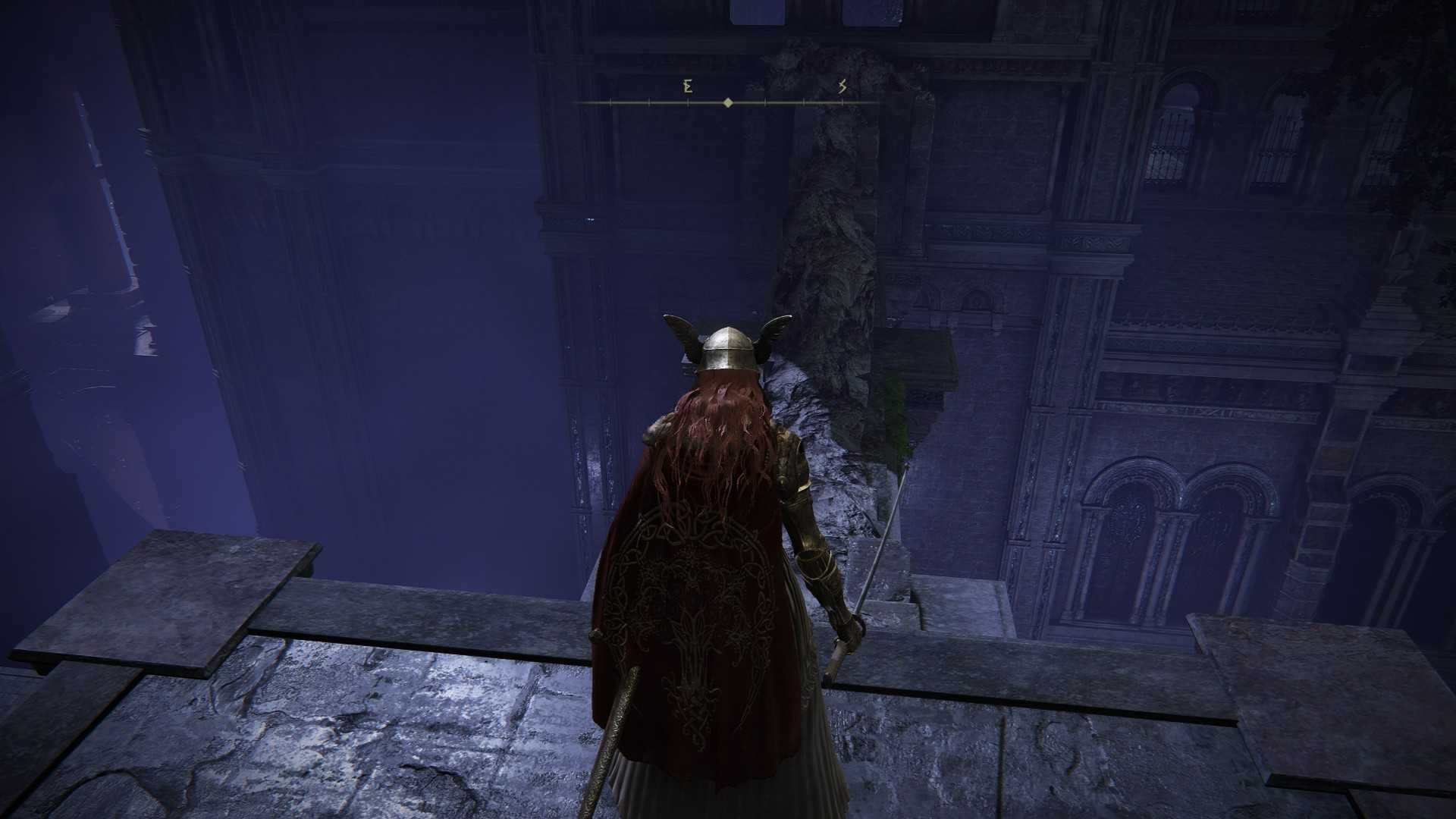Click the compass bar's center diamond marker
The height and width of the screenshot is (819, 1456).
728,102
